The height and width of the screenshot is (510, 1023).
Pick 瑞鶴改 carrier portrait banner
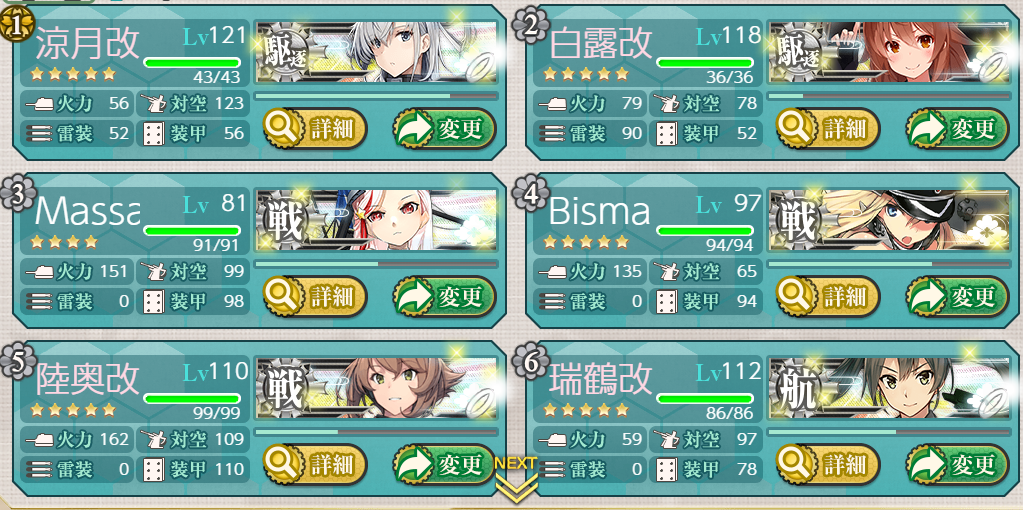pyautogui.click(x=890, y=389)
